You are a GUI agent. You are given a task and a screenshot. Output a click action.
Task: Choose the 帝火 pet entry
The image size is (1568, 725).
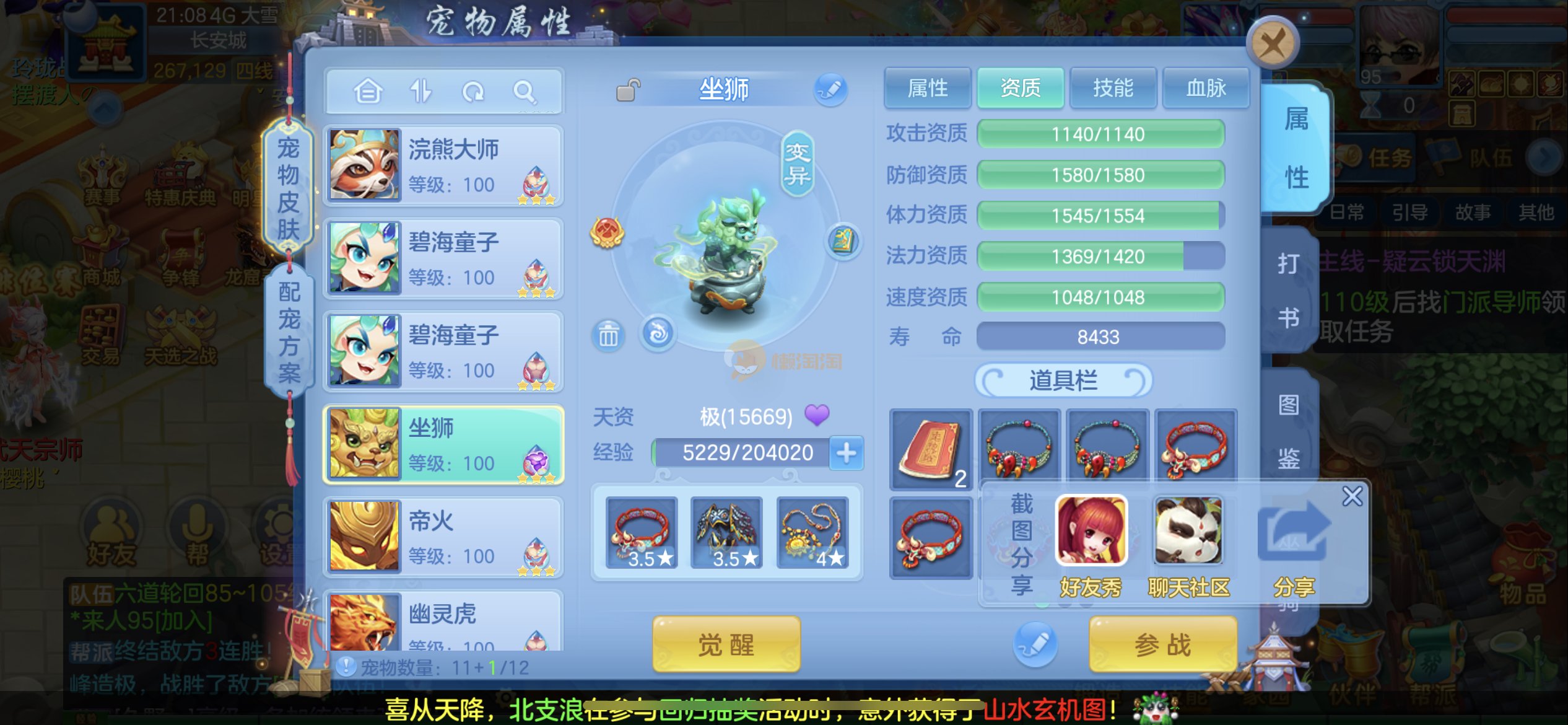pos(443,537)
